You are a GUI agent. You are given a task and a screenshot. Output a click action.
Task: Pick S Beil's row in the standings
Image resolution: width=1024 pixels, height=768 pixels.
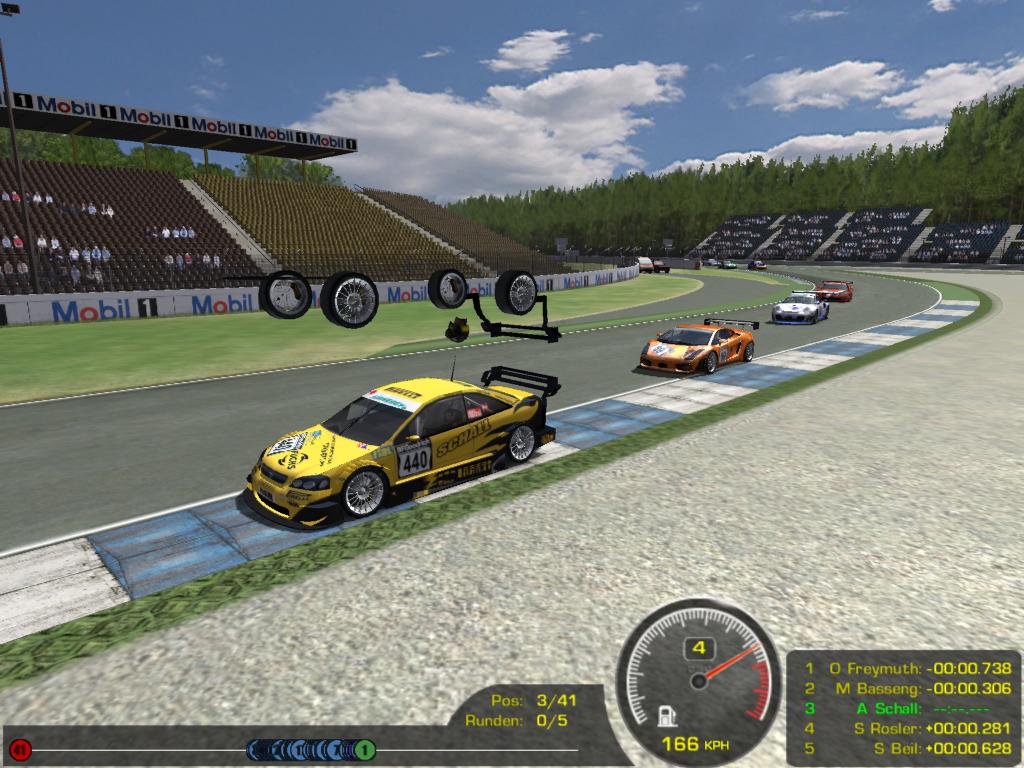point(905,748)
